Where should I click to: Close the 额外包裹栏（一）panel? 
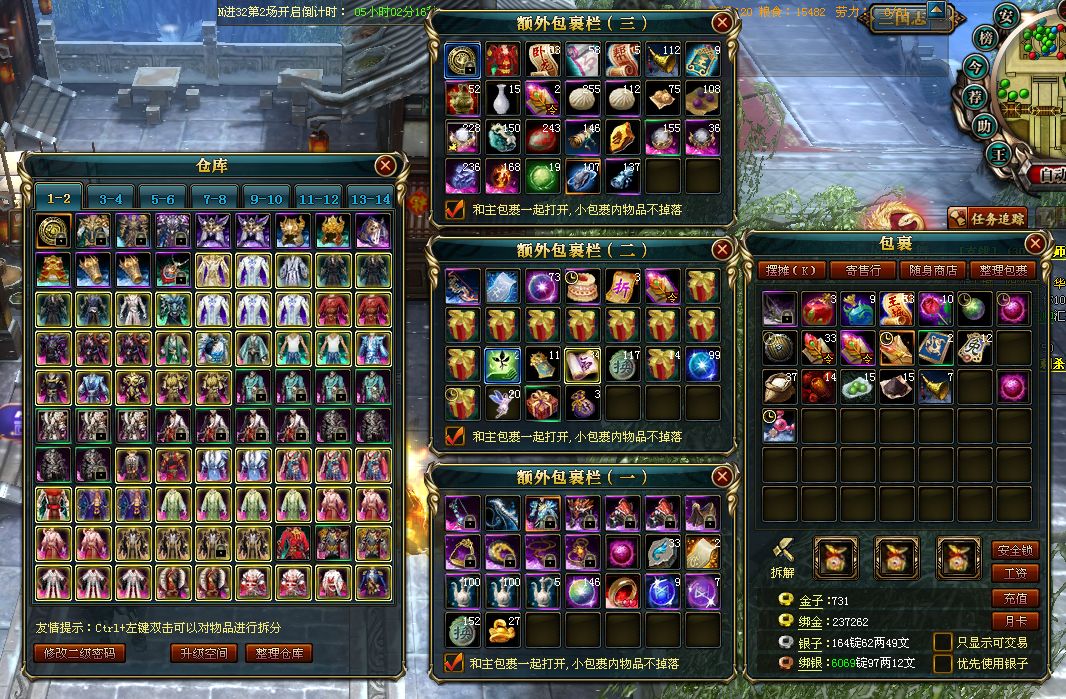(x=721, y=476)
